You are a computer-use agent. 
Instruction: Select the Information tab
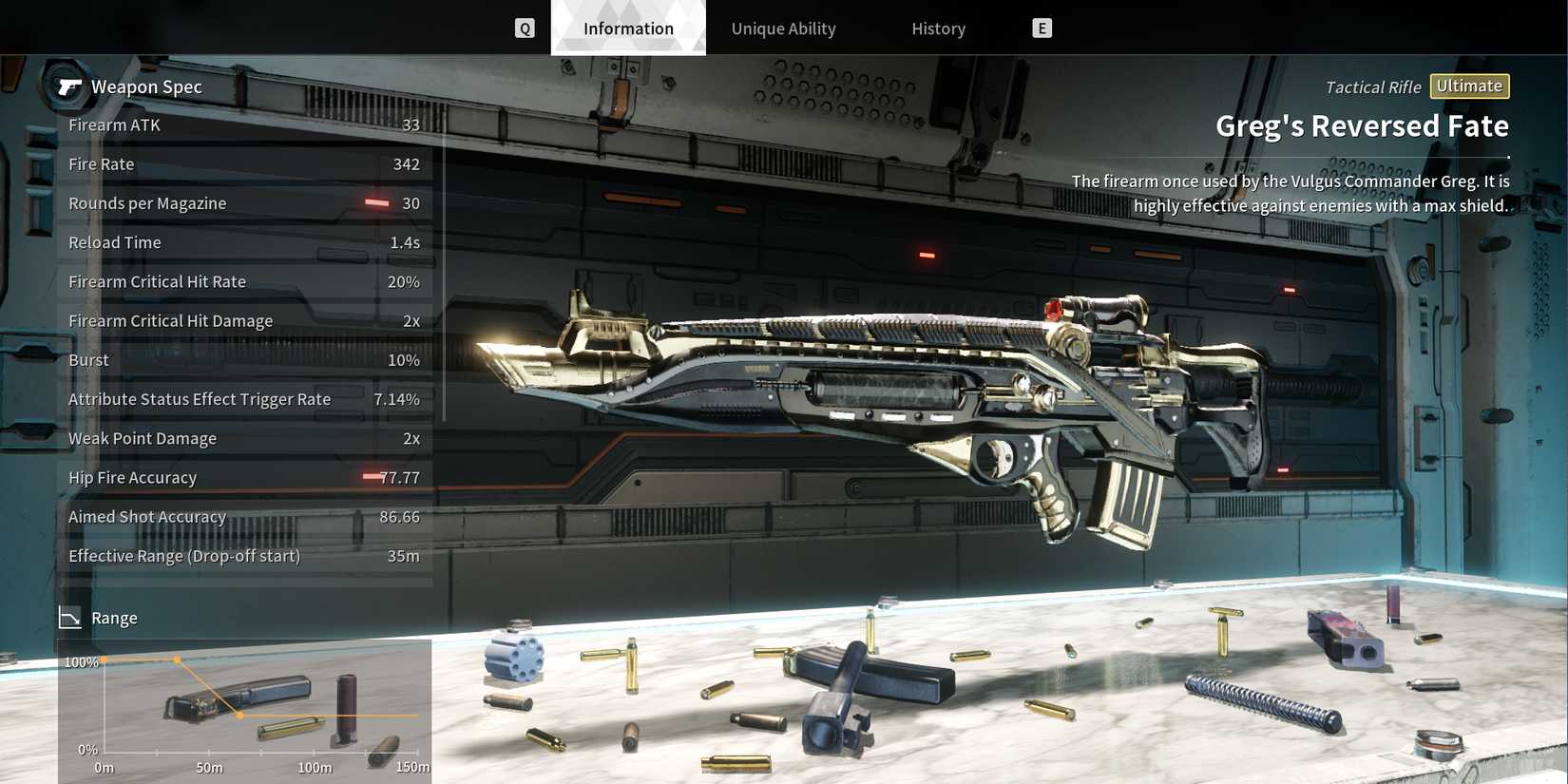628,29
